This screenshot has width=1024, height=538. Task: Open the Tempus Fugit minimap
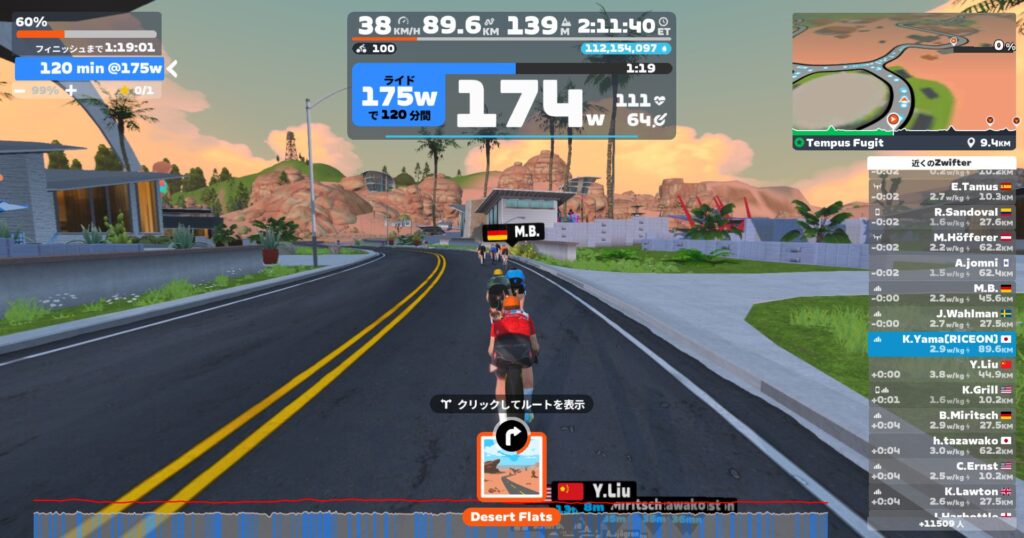904,74
